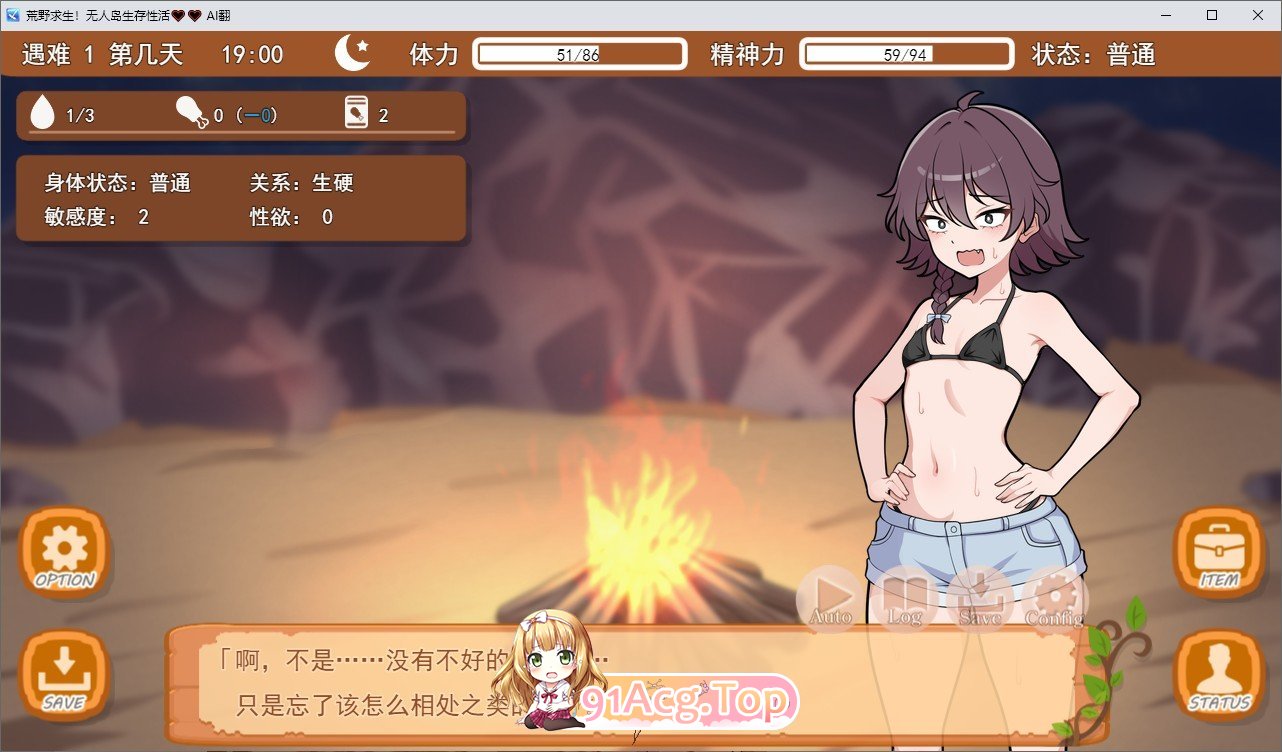
Task: Close the game window
Action: click(1257, 15)
